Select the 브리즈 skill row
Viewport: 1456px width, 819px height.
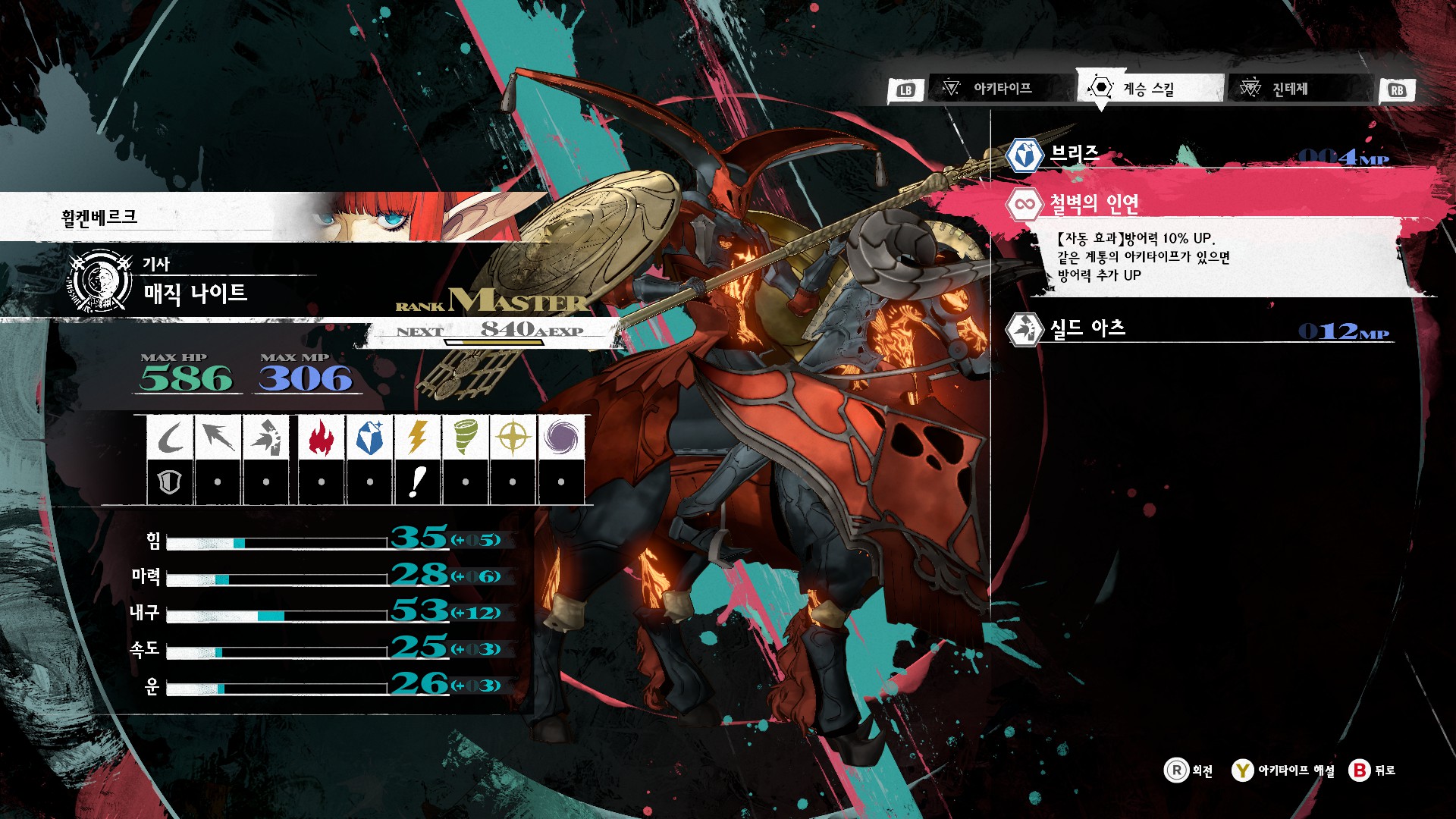1198,155
